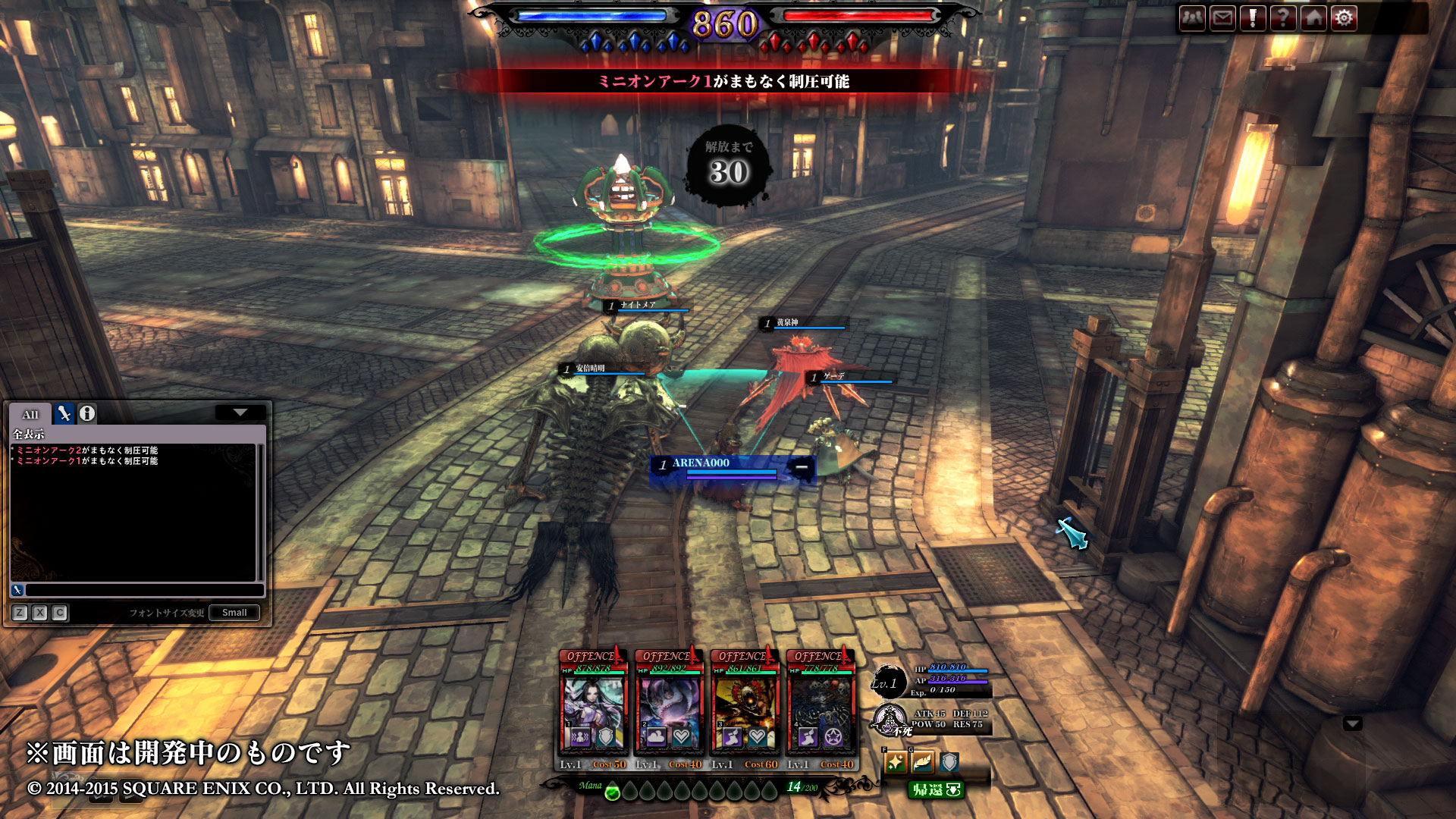Click the chat text input field
This screenshot has height=819, width=1456.
[x=144, y=590]
